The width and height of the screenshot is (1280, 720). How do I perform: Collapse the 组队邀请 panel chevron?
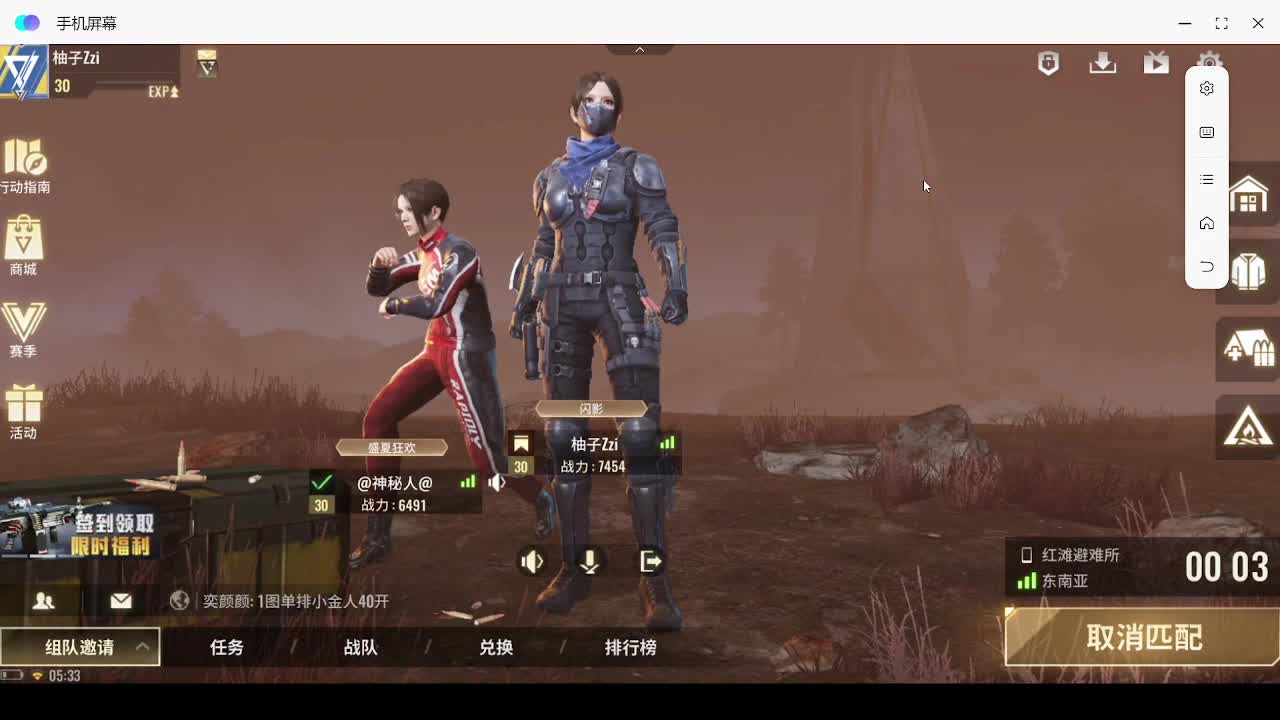click(143, 646)
